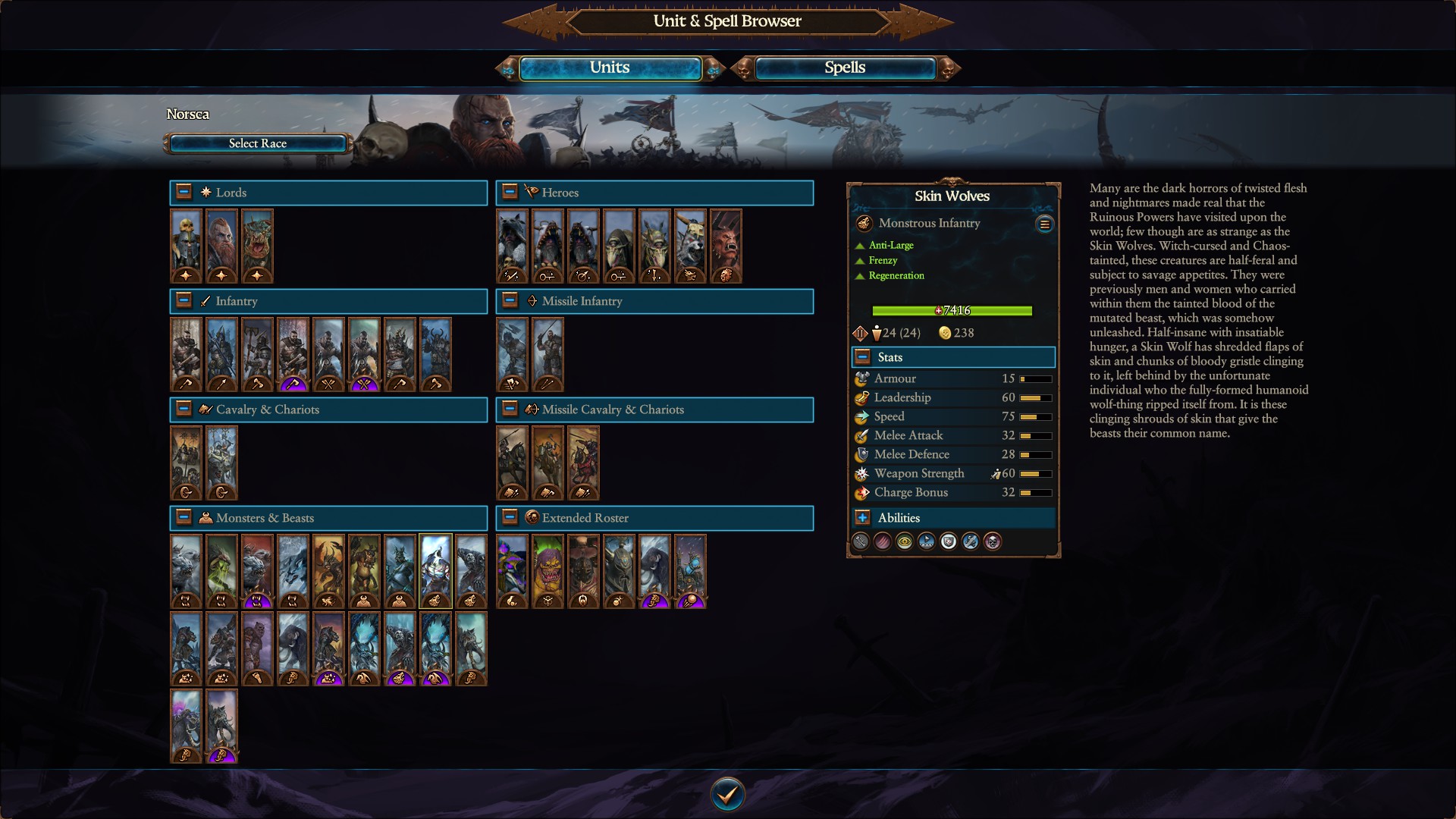Toggle the Heroes section collapsed
The height and width of the screenshot is (819, 1456).
(509, 192)
